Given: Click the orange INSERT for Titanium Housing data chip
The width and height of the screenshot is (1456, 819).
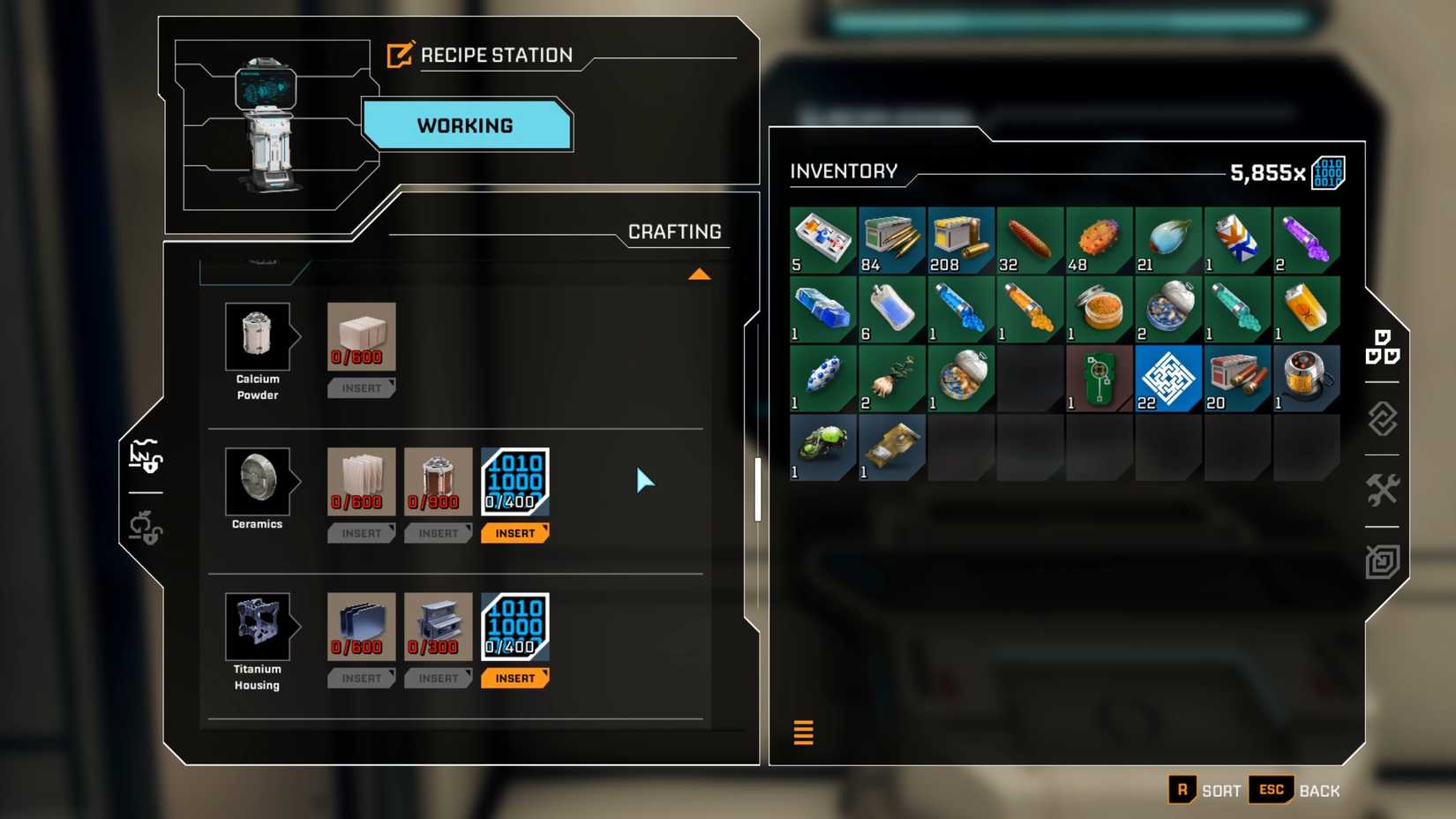Looking at the screenshot, I should pyautogui.click(x=515, y=678).
